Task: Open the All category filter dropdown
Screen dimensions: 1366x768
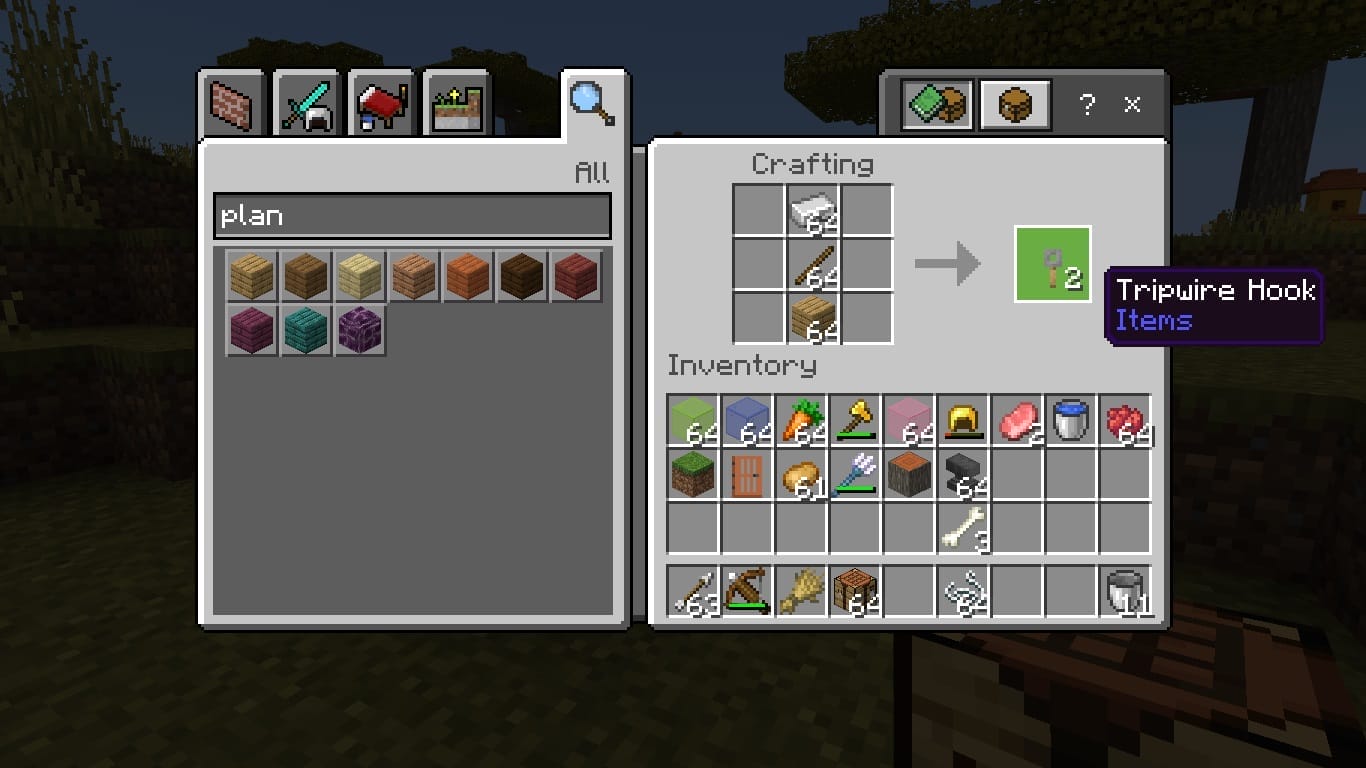Action: [x=595, y=172]
